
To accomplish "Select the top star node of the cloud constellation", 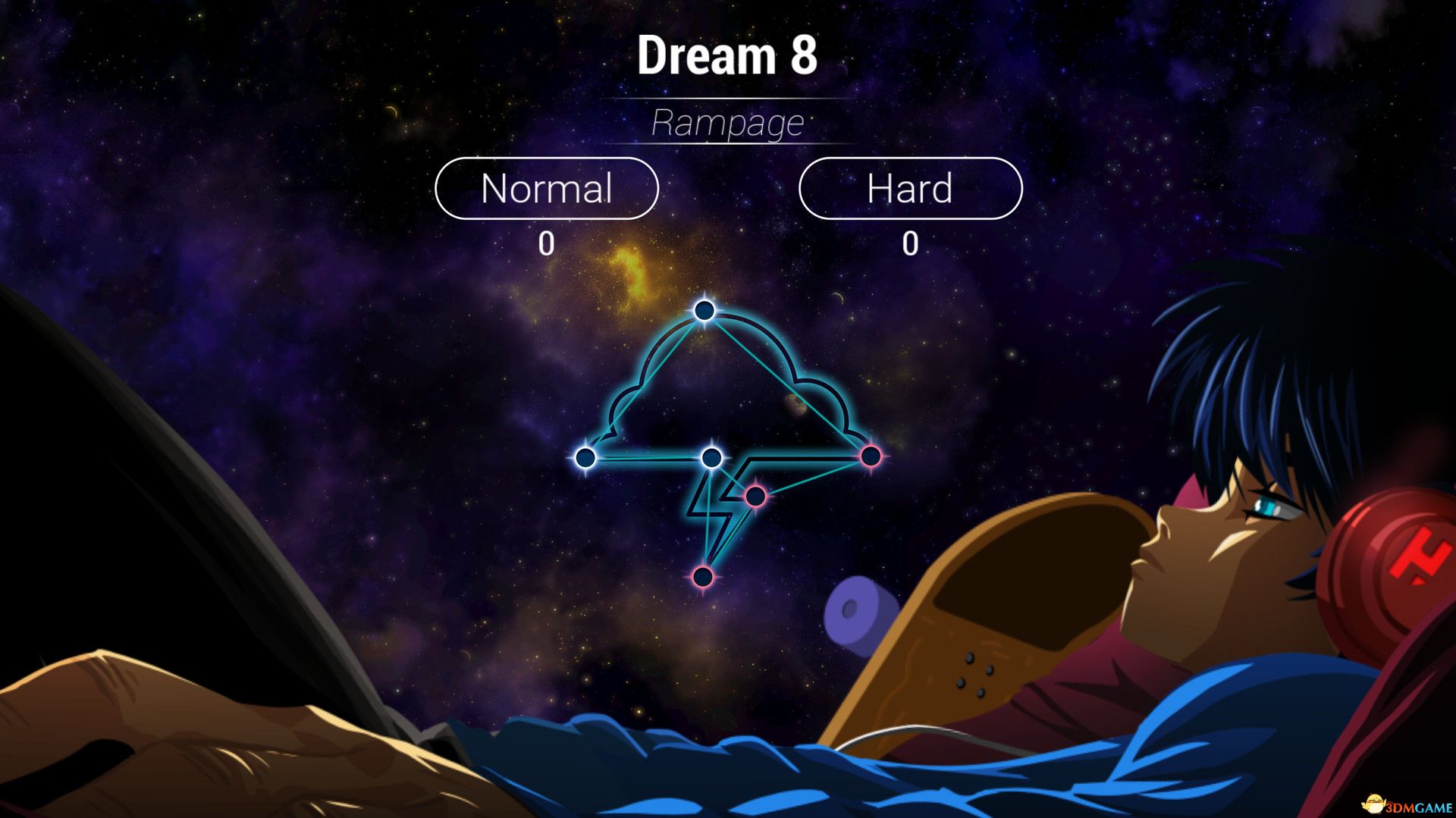I will [x=703, y=310].
